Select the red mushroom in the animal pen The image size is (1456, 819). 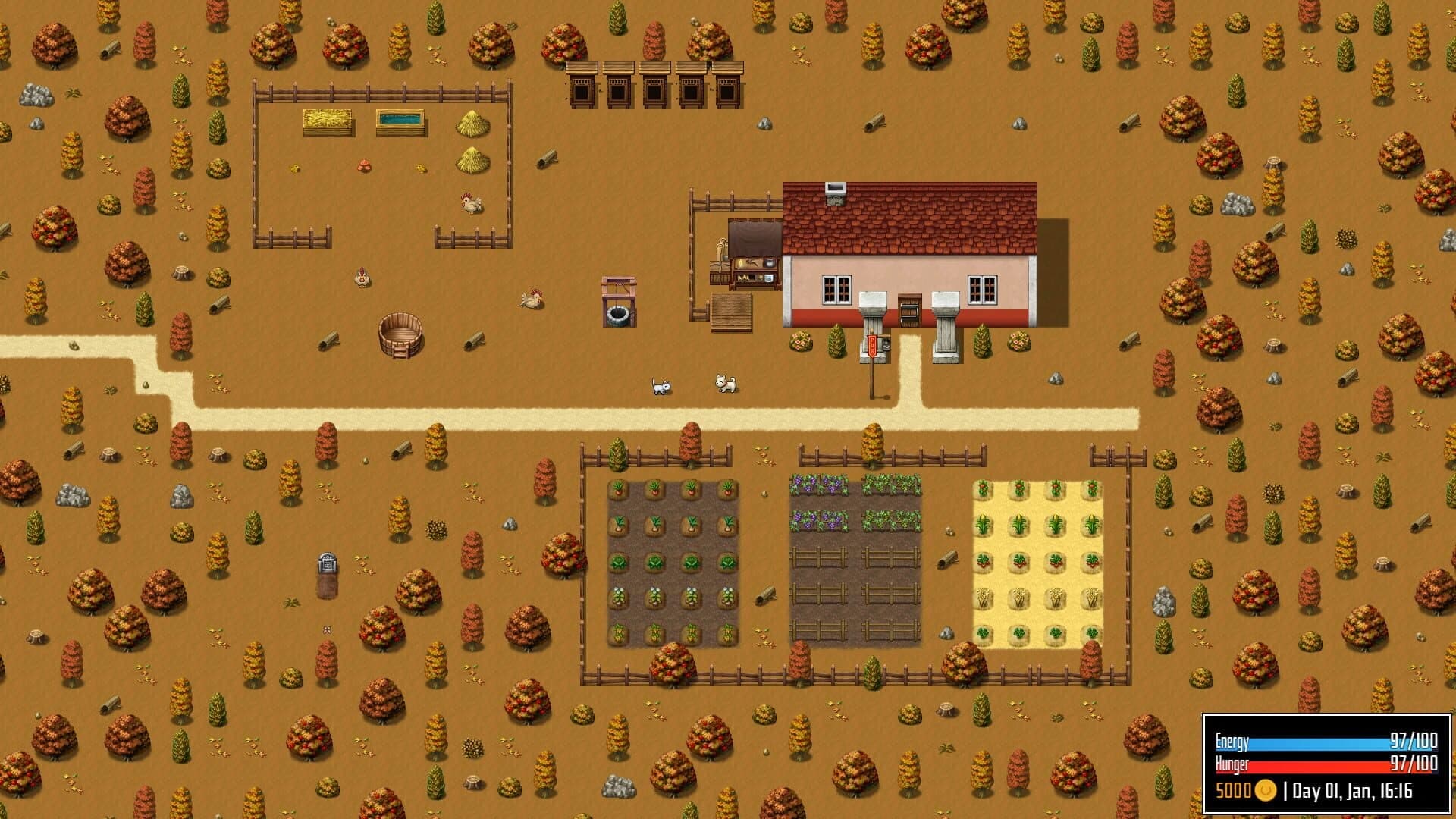click(x=364, y=163)
